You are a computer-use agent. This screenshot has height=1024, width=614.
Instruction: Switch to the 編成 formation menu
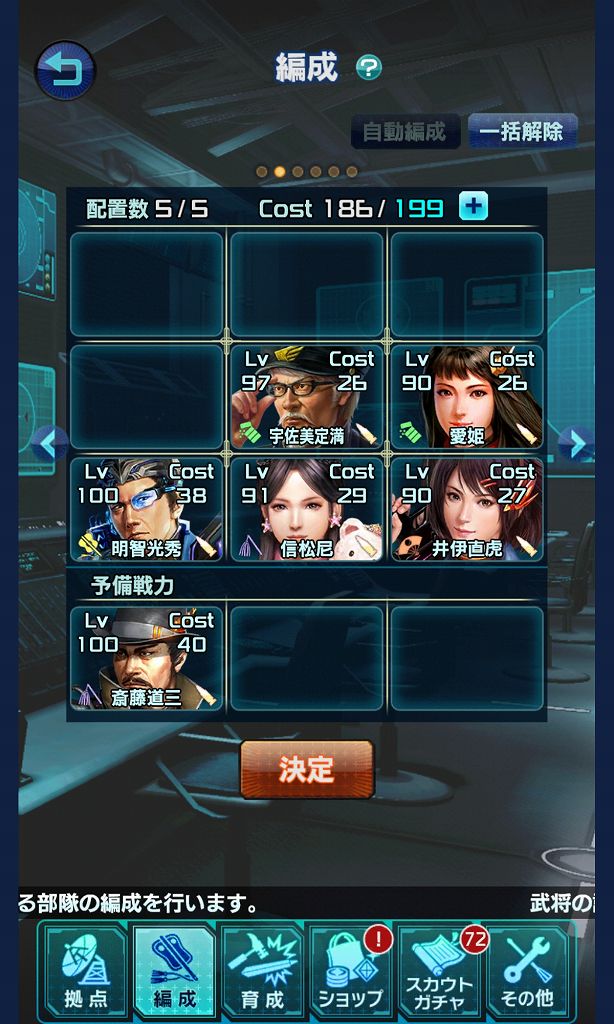tap(174, 971)
